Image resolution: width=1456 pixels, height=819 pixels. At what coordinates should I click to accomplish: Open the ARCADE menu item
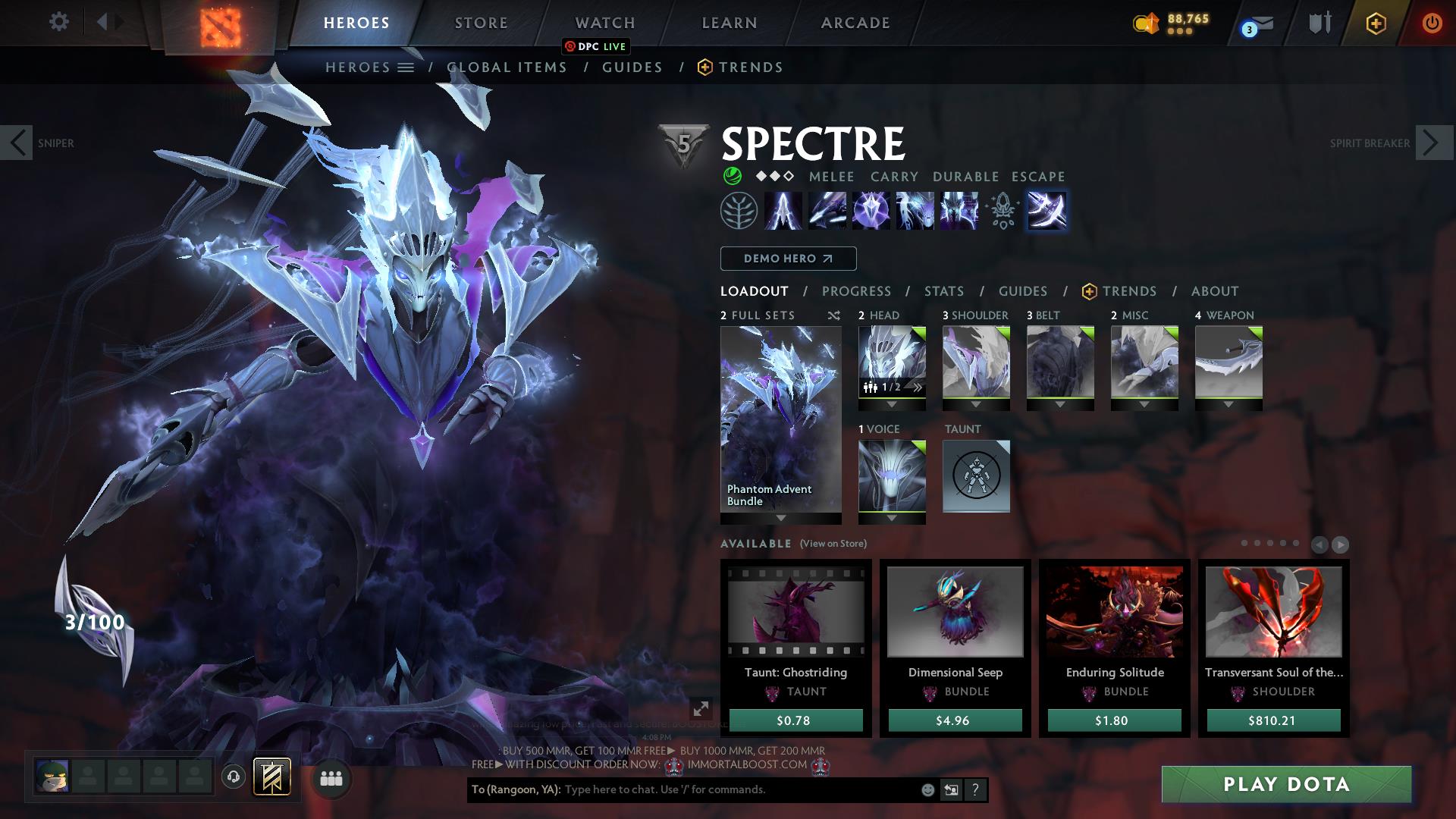(x=855, y=23)
